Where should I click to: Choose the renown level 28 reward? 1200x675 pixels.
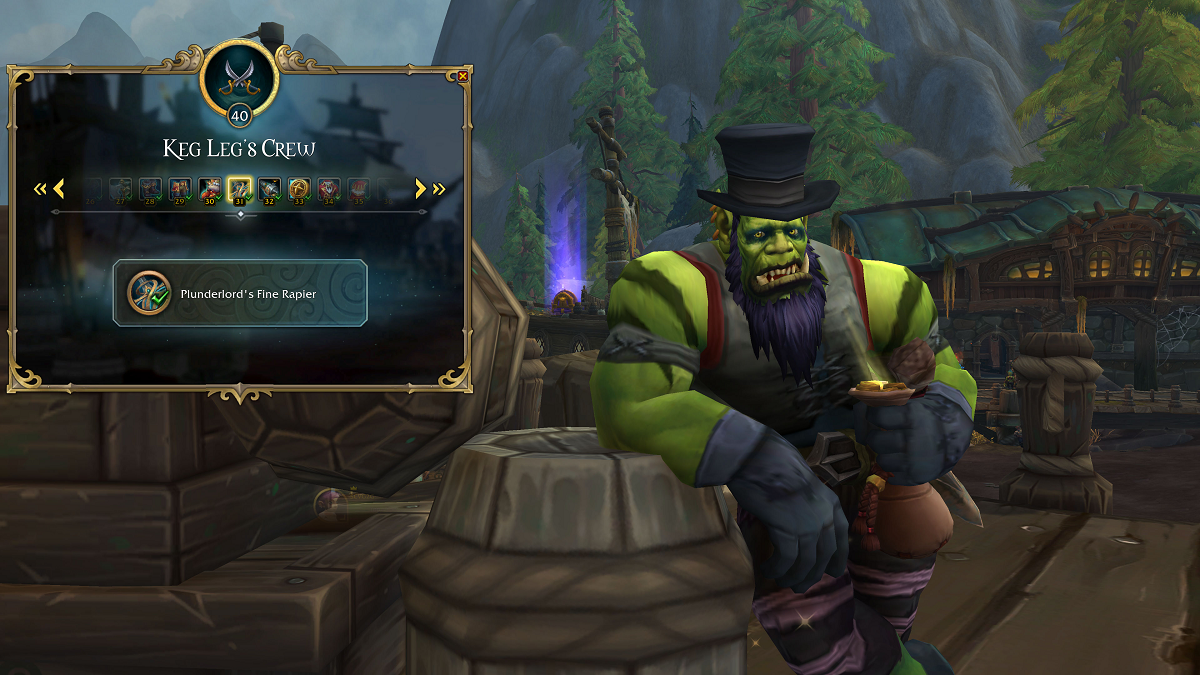coord(150,188)
